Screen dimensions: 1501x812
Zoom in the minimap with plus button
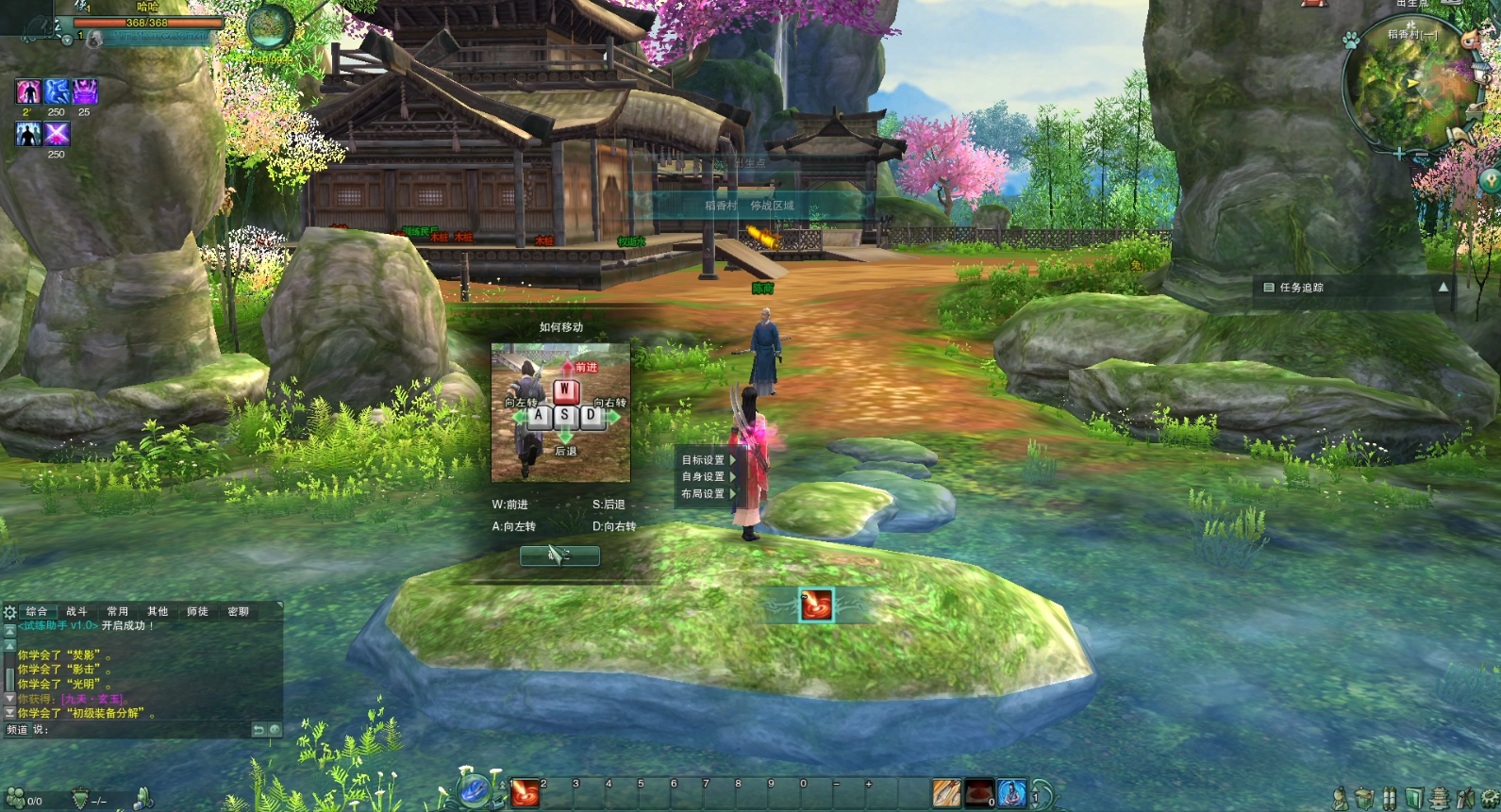[1398, 153]
